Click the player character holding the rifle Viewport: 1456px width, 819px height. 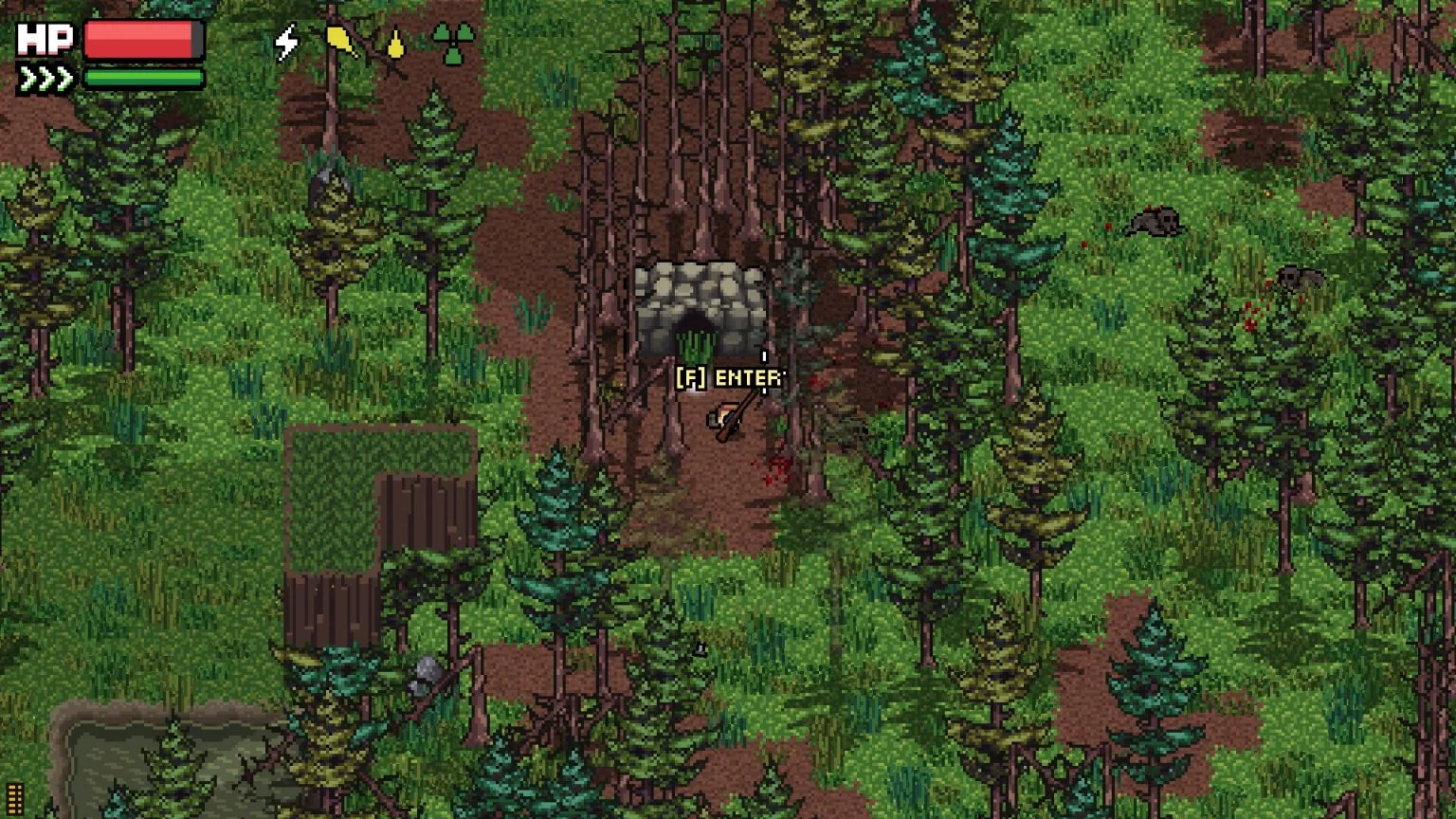click(725, 417)
